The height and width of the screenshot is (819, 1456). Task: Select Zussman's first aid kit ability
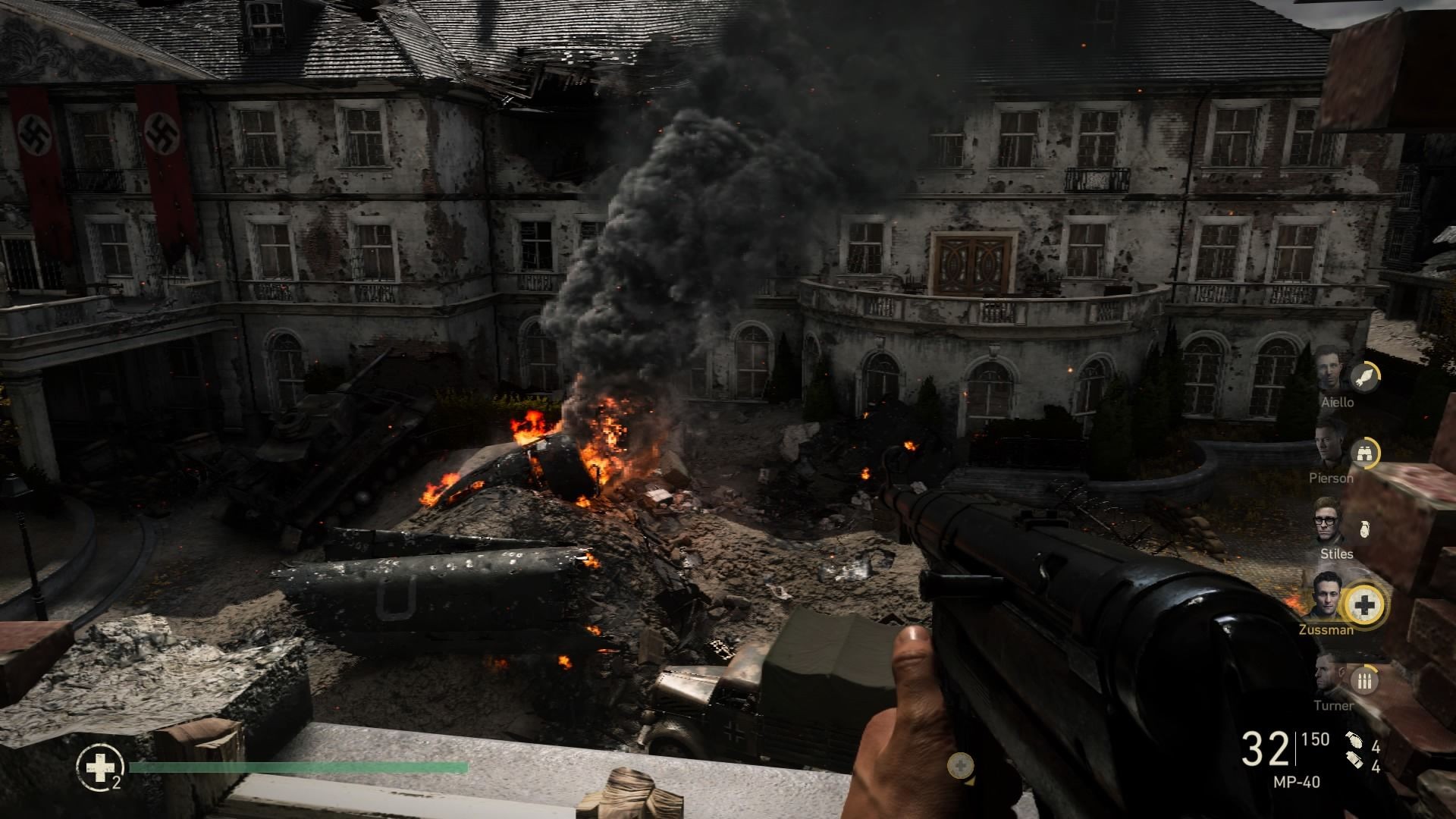[1364, 604]
